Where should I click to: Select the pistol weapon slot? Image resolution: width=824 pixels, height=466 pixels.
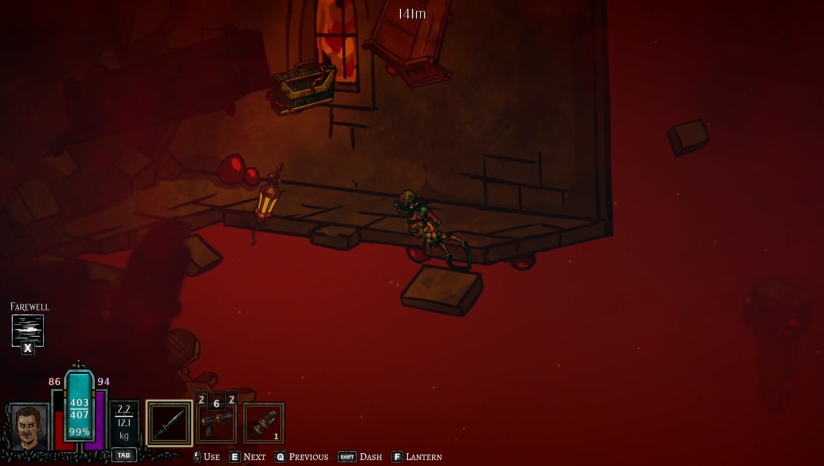(x=216, y=422)
